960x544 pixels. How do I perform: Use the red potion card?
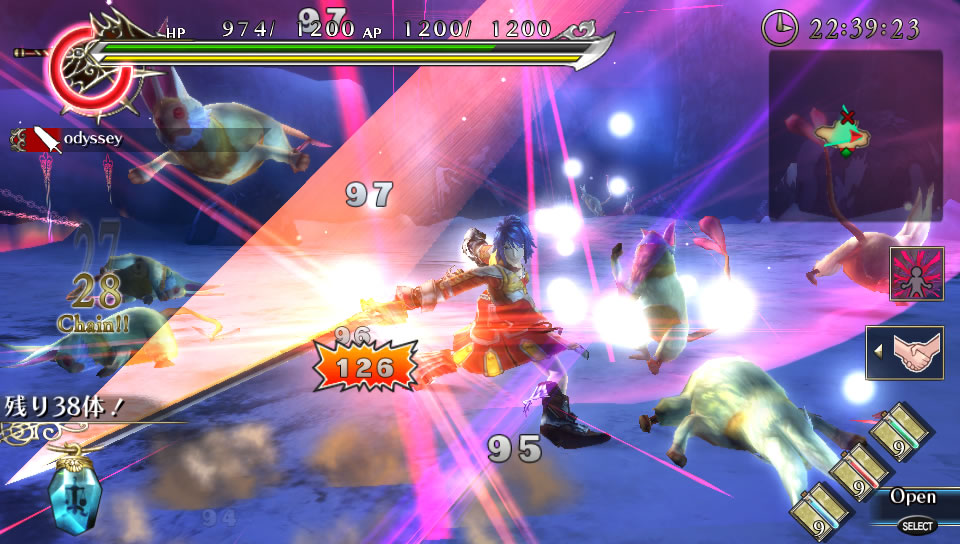(x=860, y=470)
